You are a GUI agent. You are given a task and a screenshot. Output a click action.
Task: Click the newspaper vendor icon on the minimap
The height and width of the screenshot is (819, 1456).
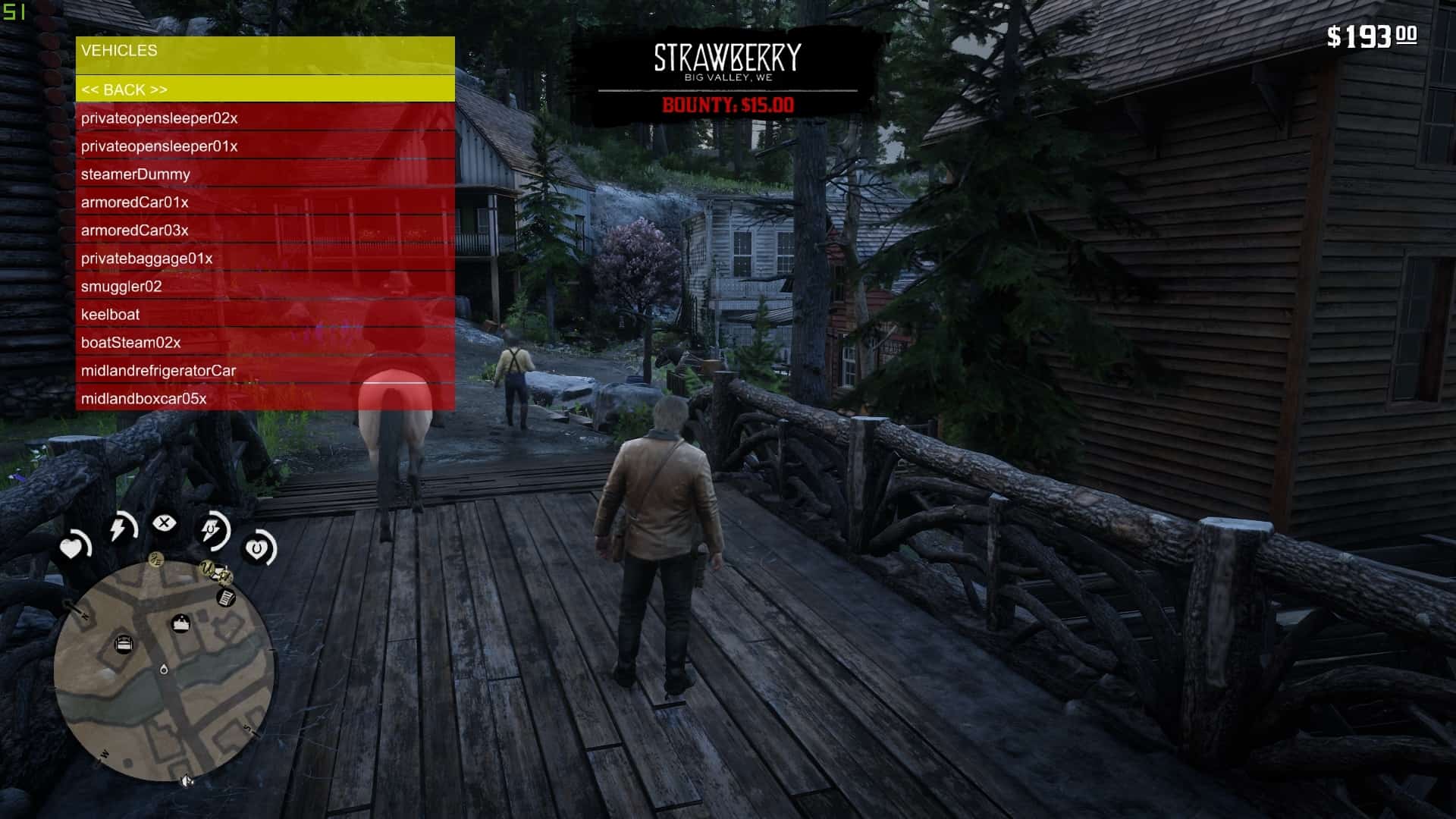225,597
